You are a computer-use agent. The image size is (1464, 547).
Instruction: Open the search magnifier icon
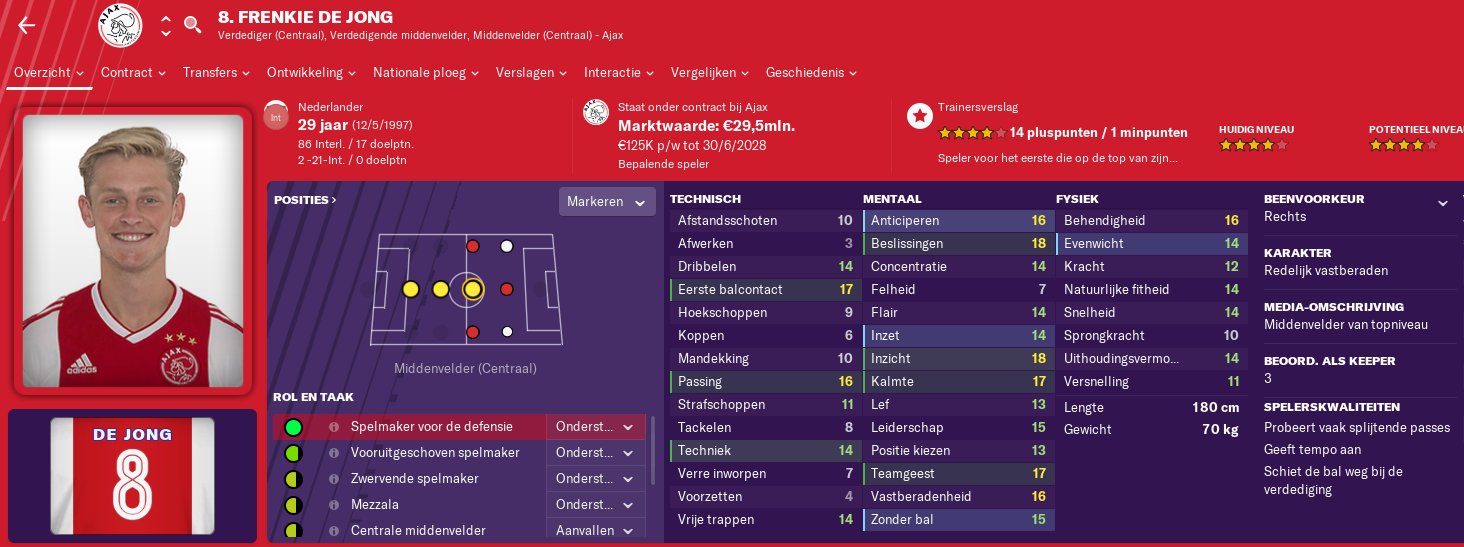coord(193,25)
